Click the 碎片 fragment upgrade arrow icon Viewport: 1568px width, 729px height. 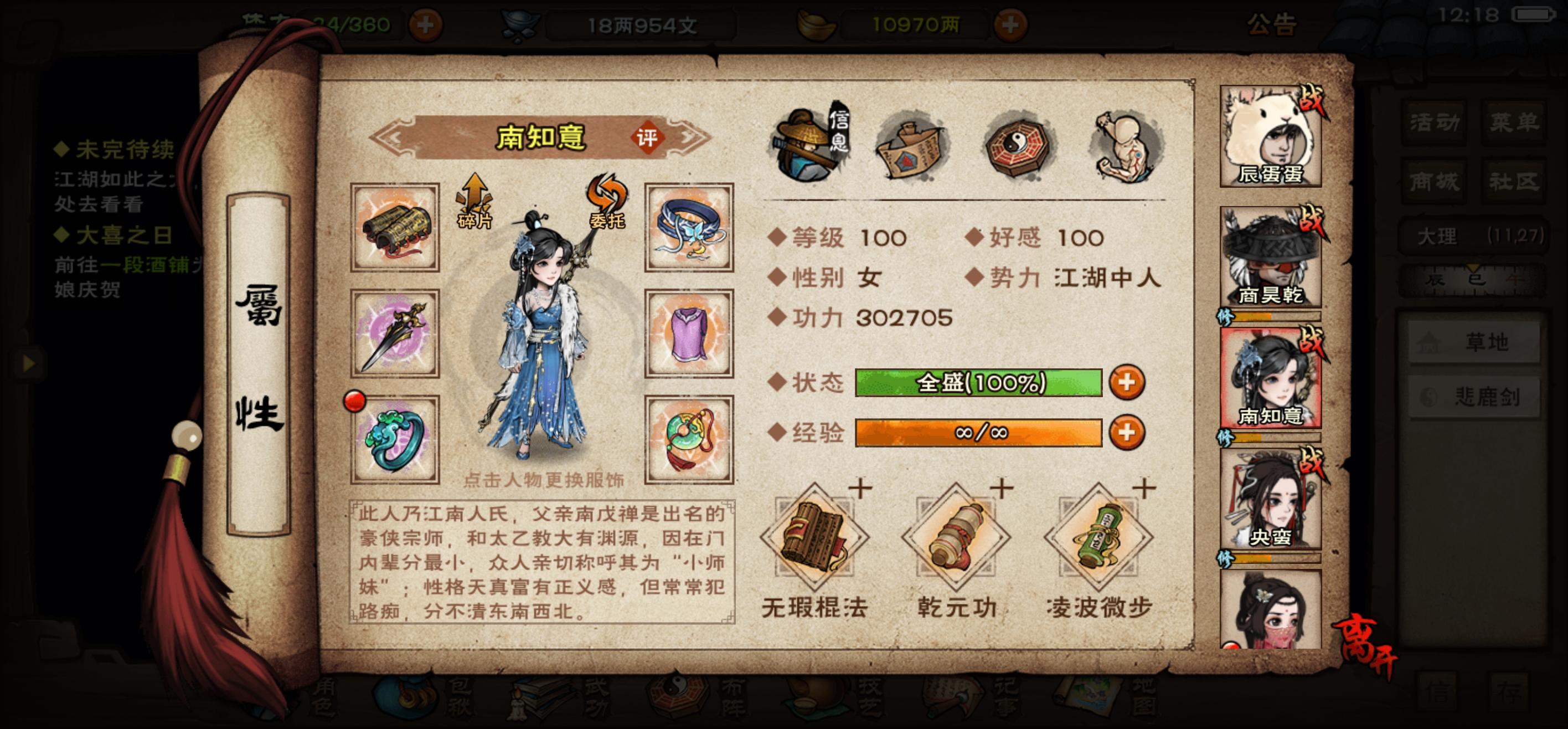(474, 201)
